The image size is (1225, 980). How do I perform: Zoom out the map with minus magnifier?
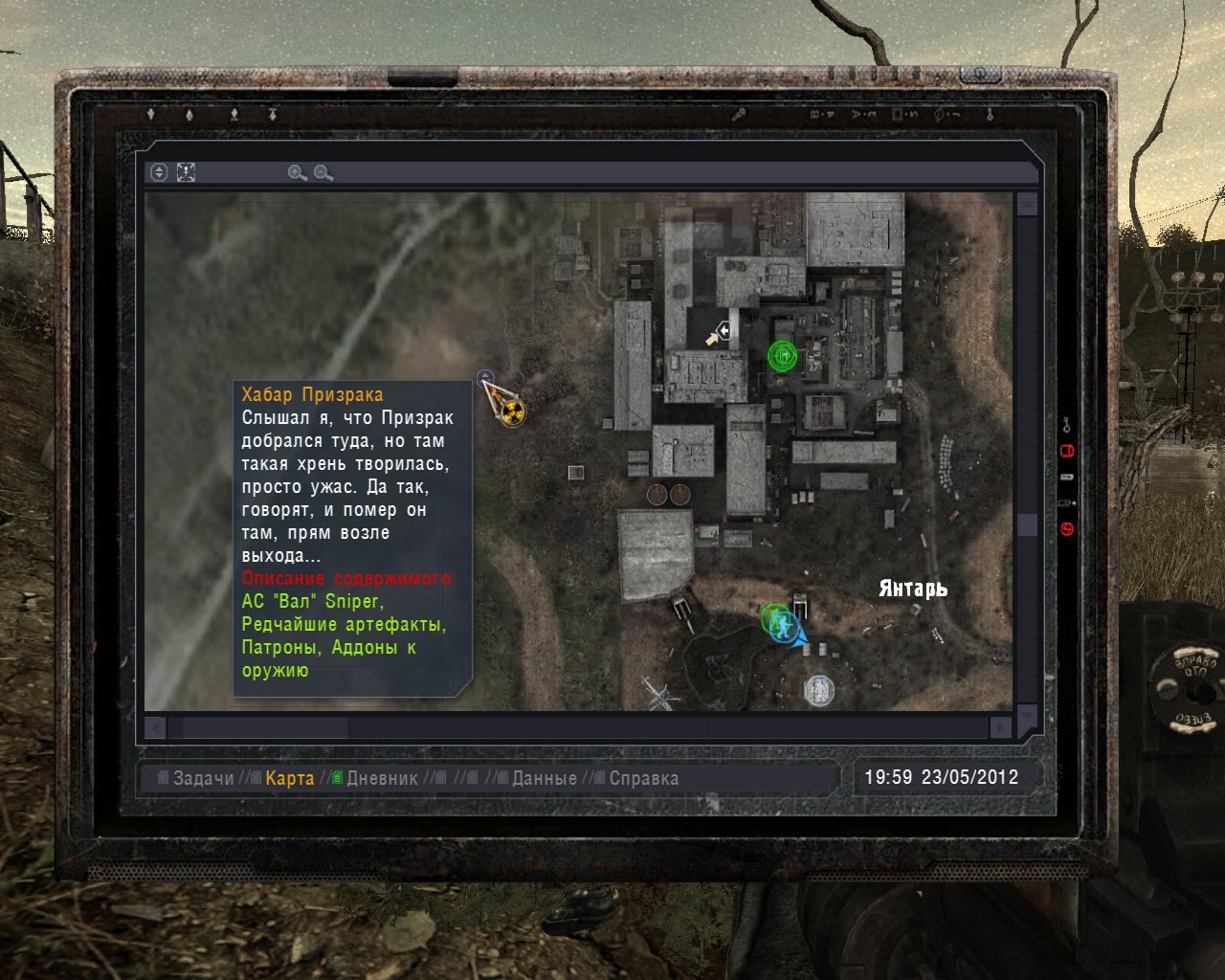point(323,173)
